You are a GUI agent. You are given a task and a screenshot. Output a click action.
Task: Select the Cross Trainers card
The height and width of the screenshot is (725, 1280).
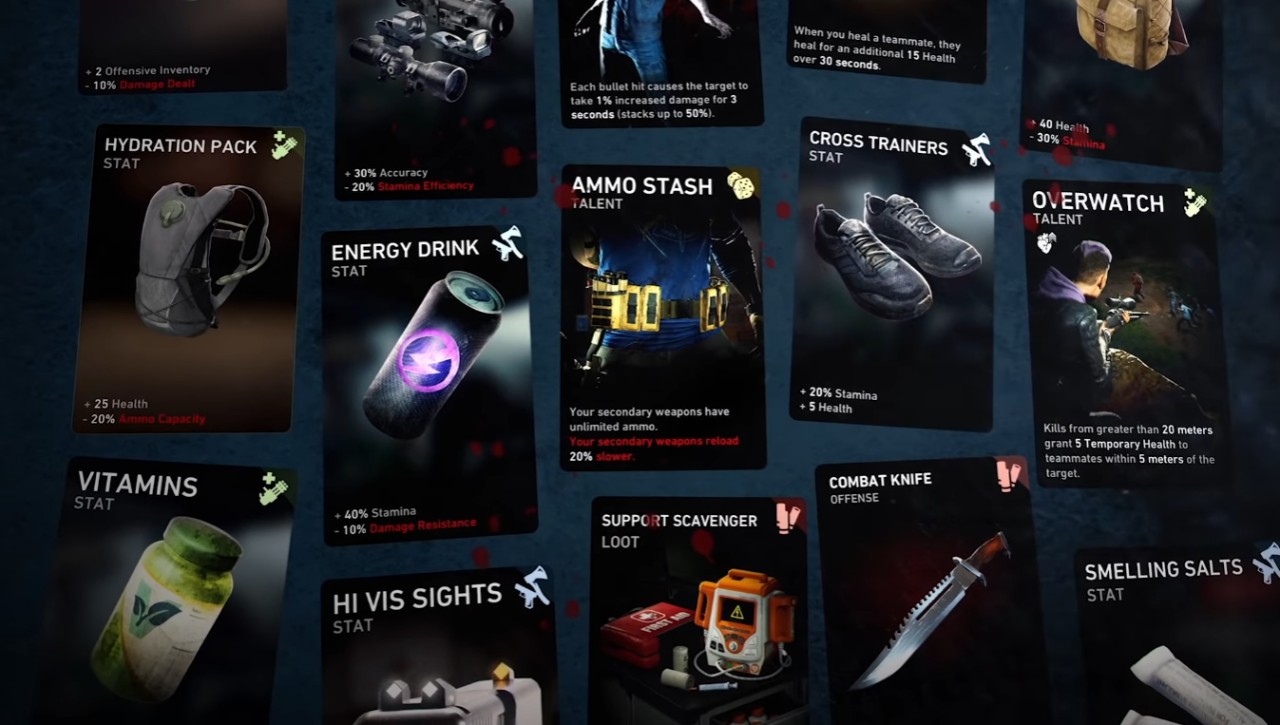click(892, 275)
